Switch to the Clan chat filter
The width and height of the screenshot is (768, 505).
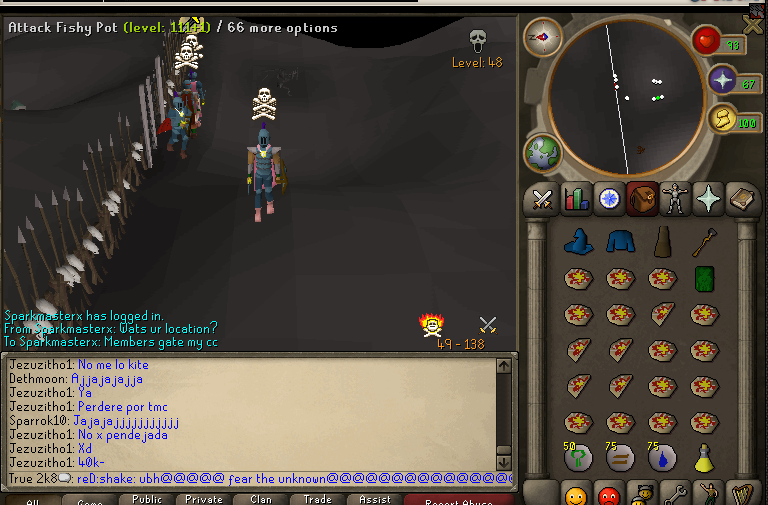[x=261, y=499]
